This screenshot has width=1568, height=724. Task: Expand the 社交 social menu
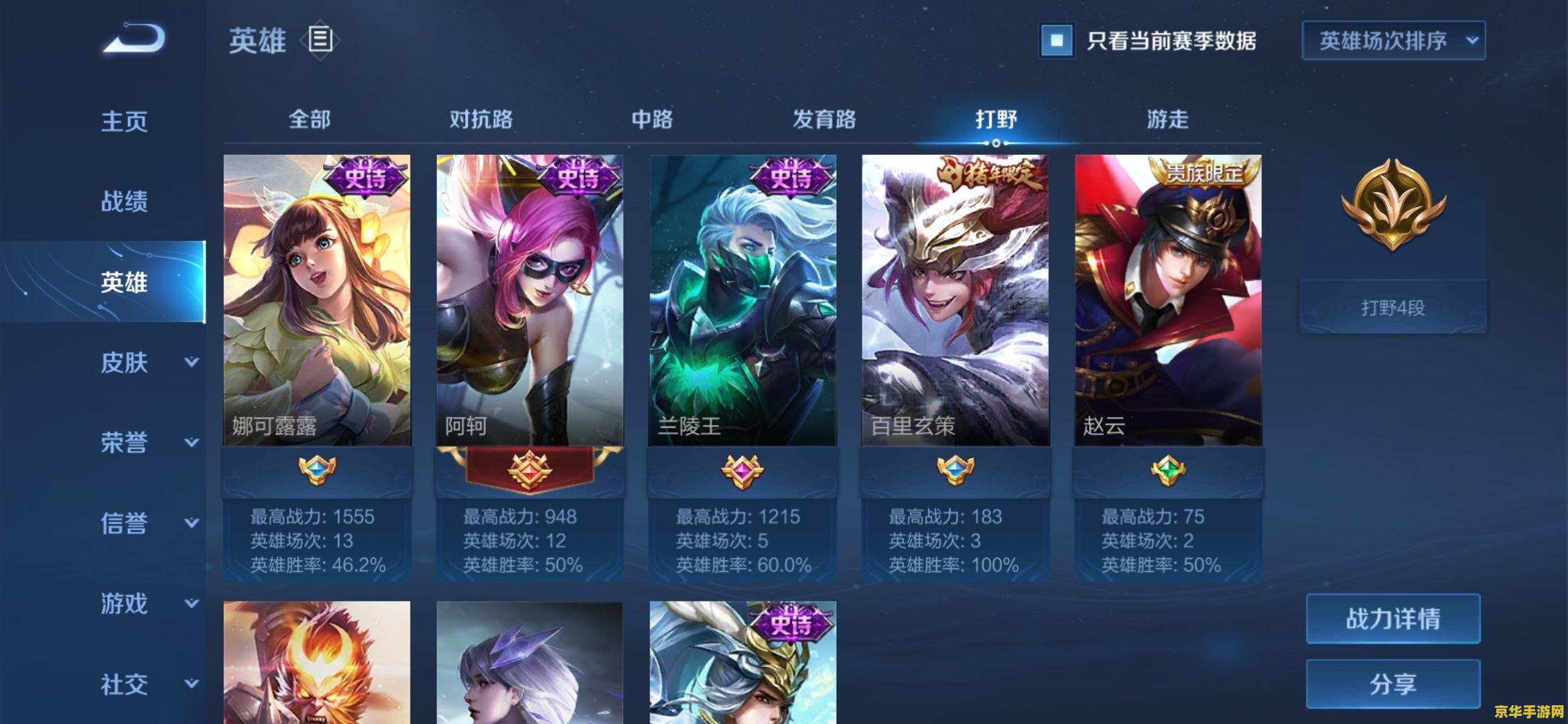[x=149, y=684]
